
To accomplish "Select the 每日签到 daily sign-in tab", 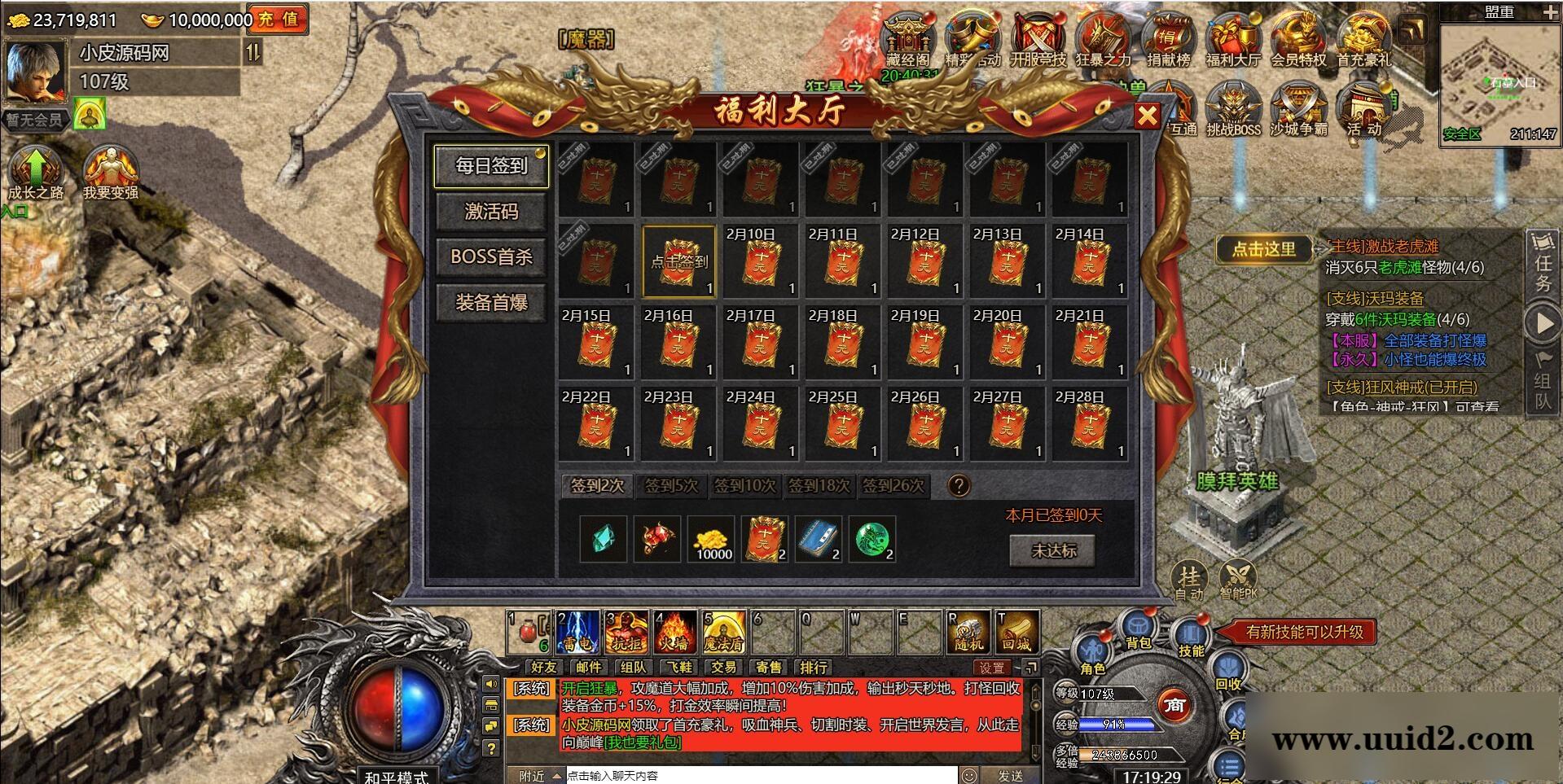I will click(x=491, y=166).
